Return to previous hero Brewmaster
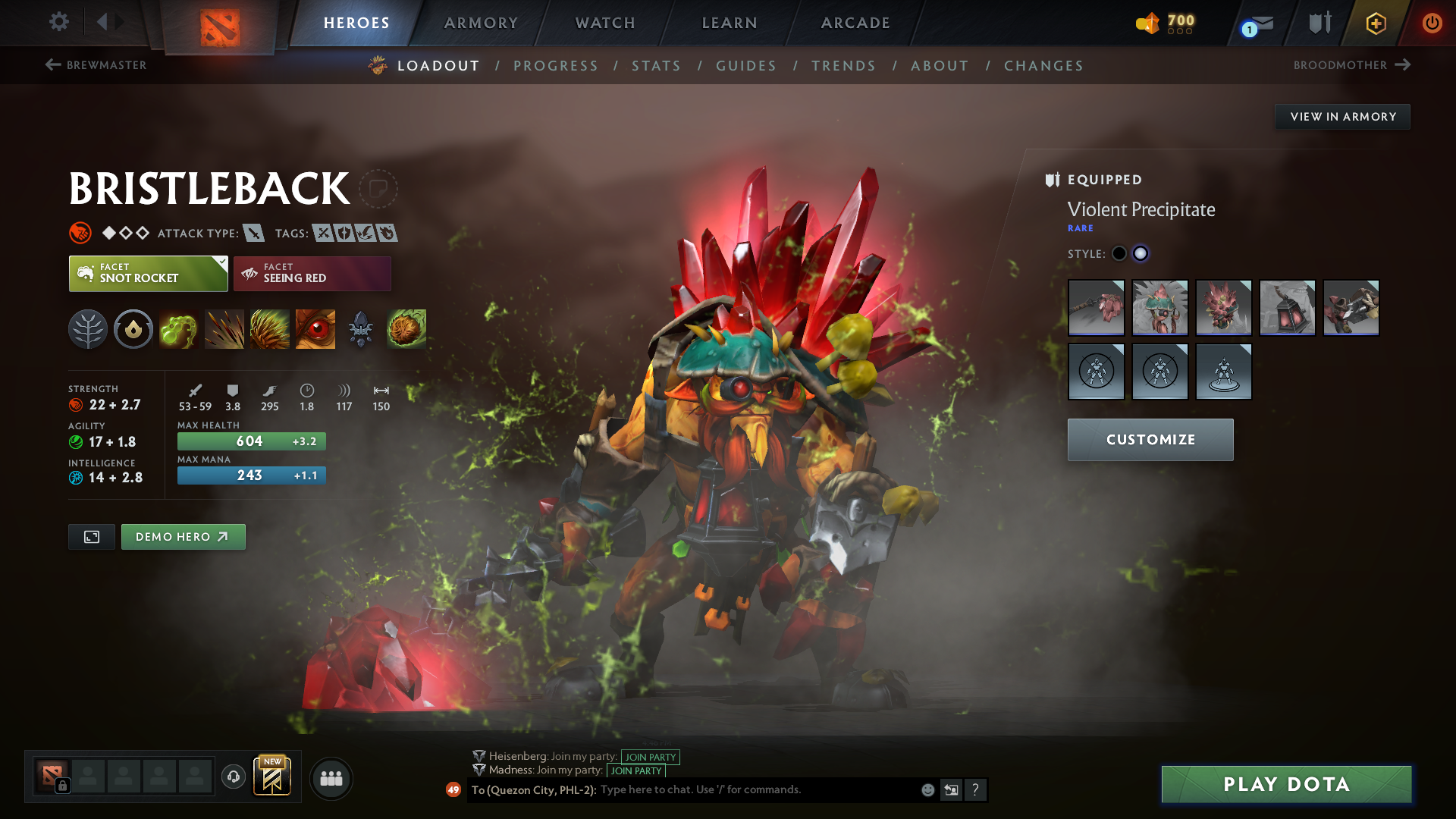The width and height of the screenshot is (1456, 819). click(95, 65)
